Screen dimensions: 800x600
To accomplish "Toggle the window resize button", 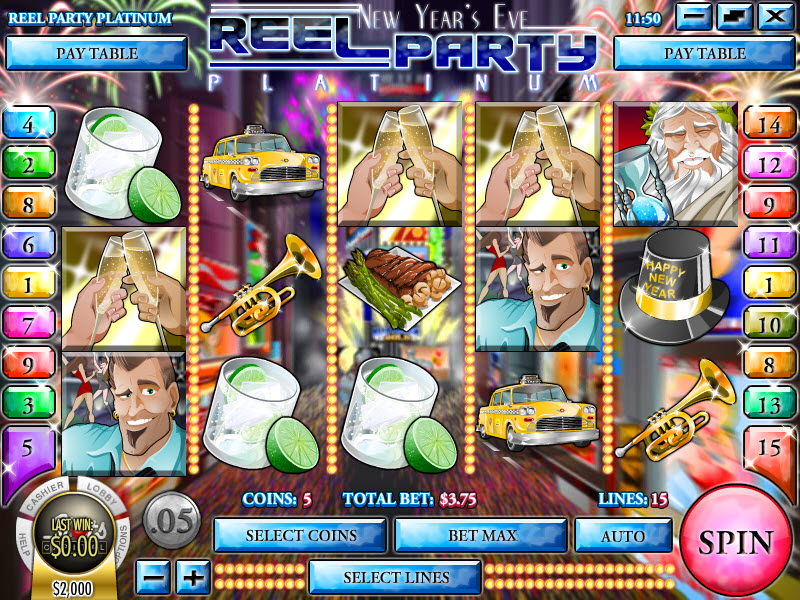I will pyautogui.click(x=734, y=16).
